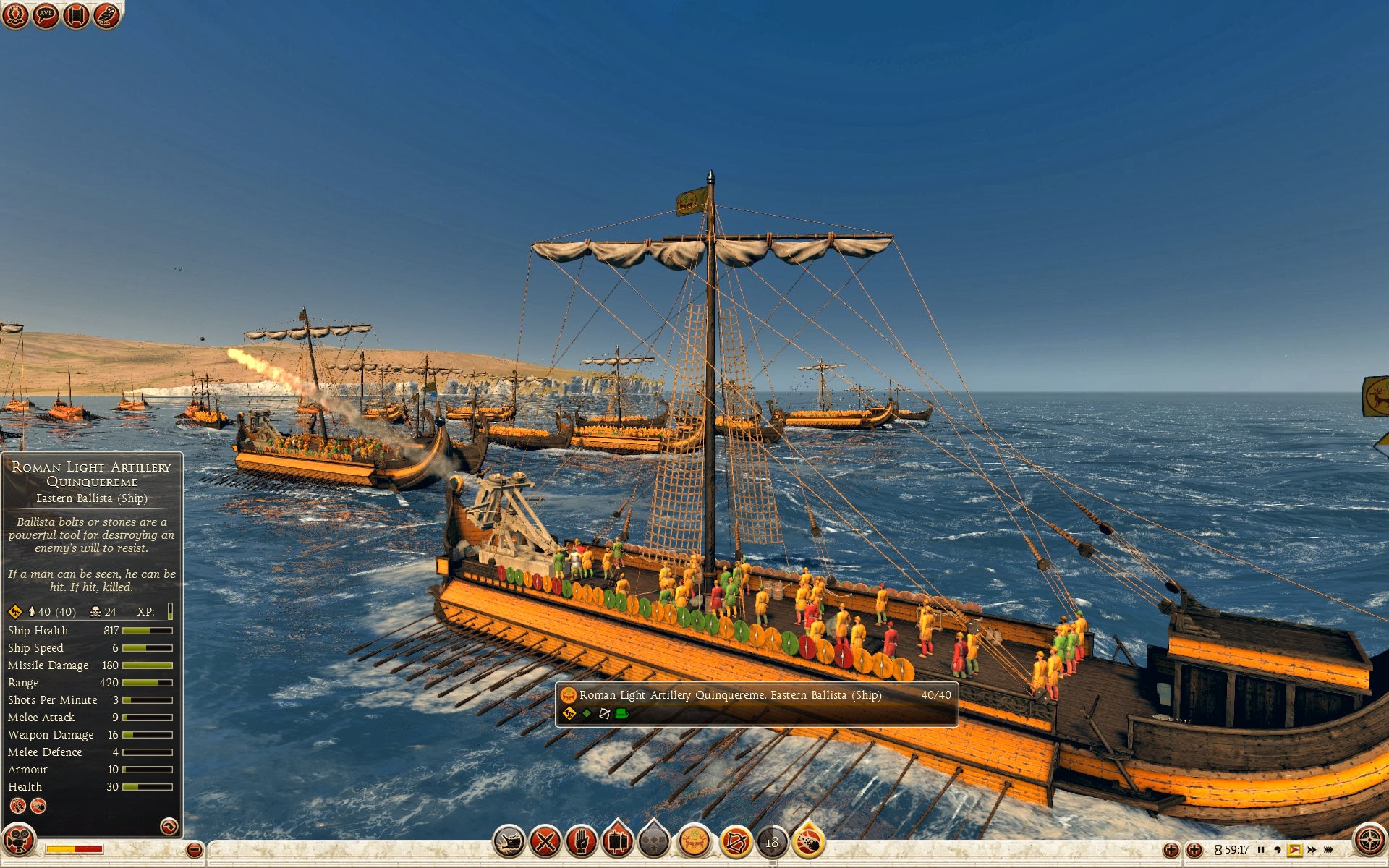Image resolution: width=1389 pixels, height=868 pixels.
Task: Activate the flaming shot ability
Action: coord(809,842)
